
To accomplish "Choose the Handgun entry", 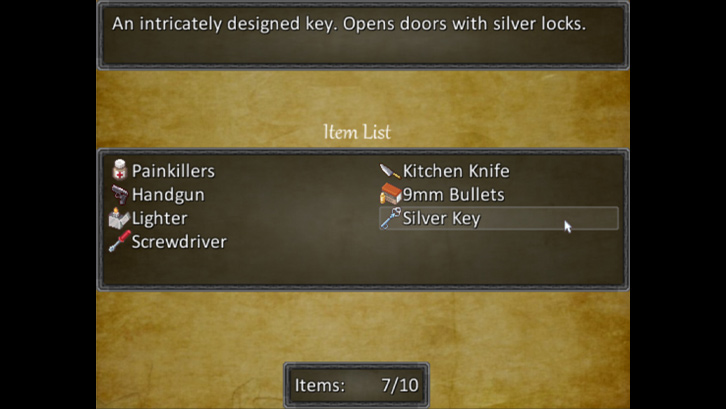I will 166,195.
